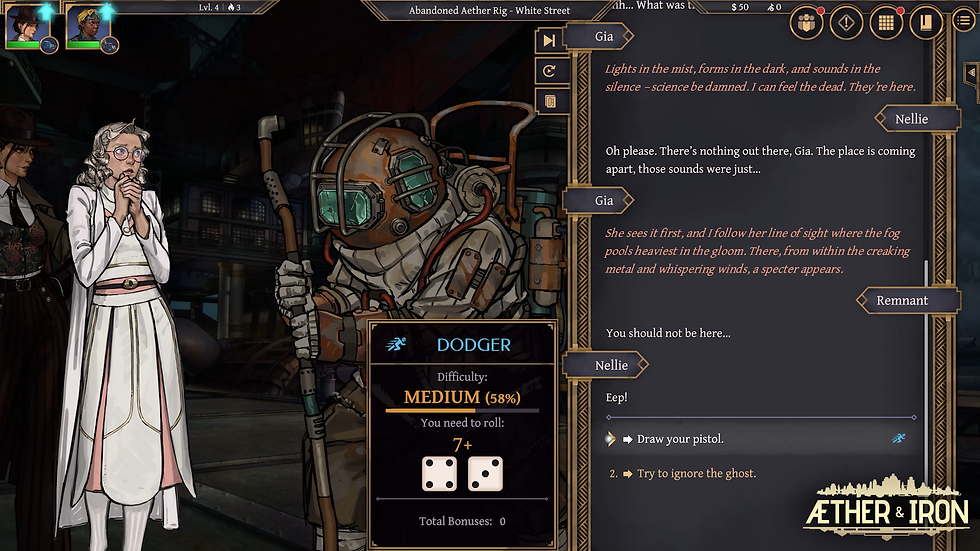
Task: Open the inventory grid icon
Action: pos(886,23)
